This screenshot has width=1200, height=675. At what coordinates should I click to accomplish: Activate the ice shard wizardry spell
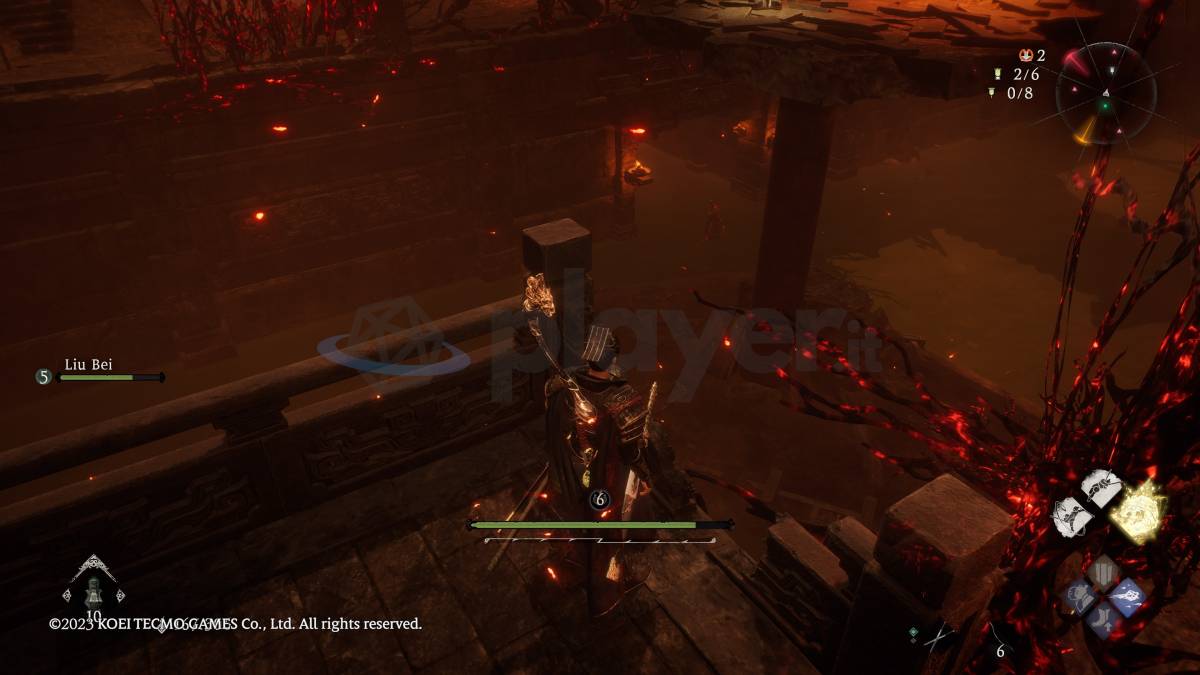pos(1127,596)
